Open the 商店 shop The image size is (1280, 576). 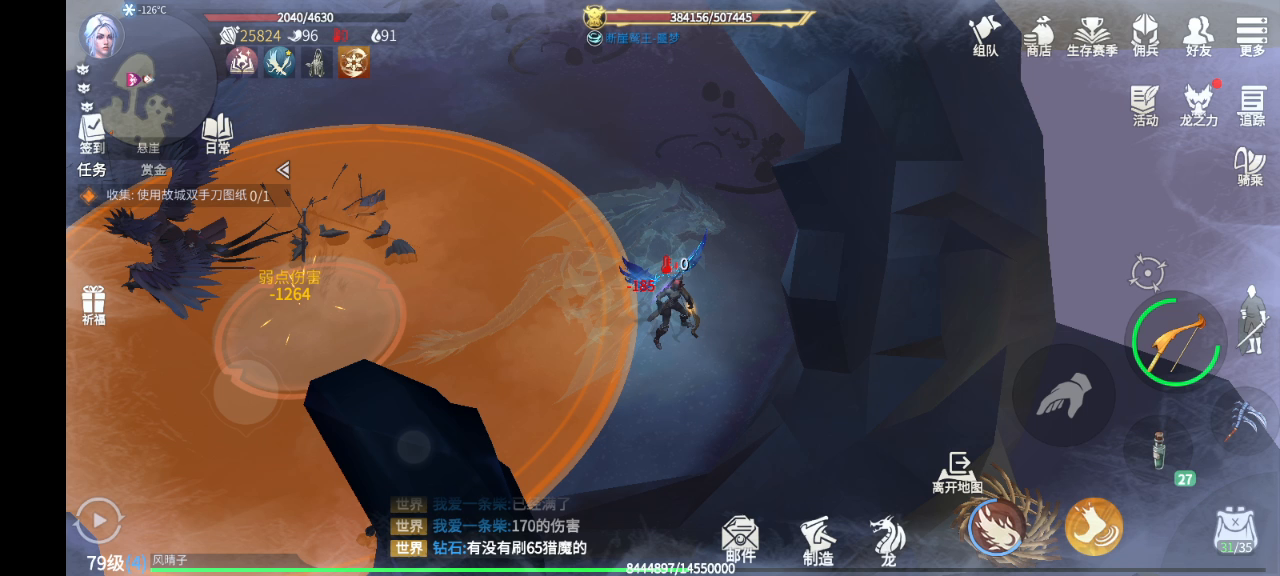coord(1038,35)
